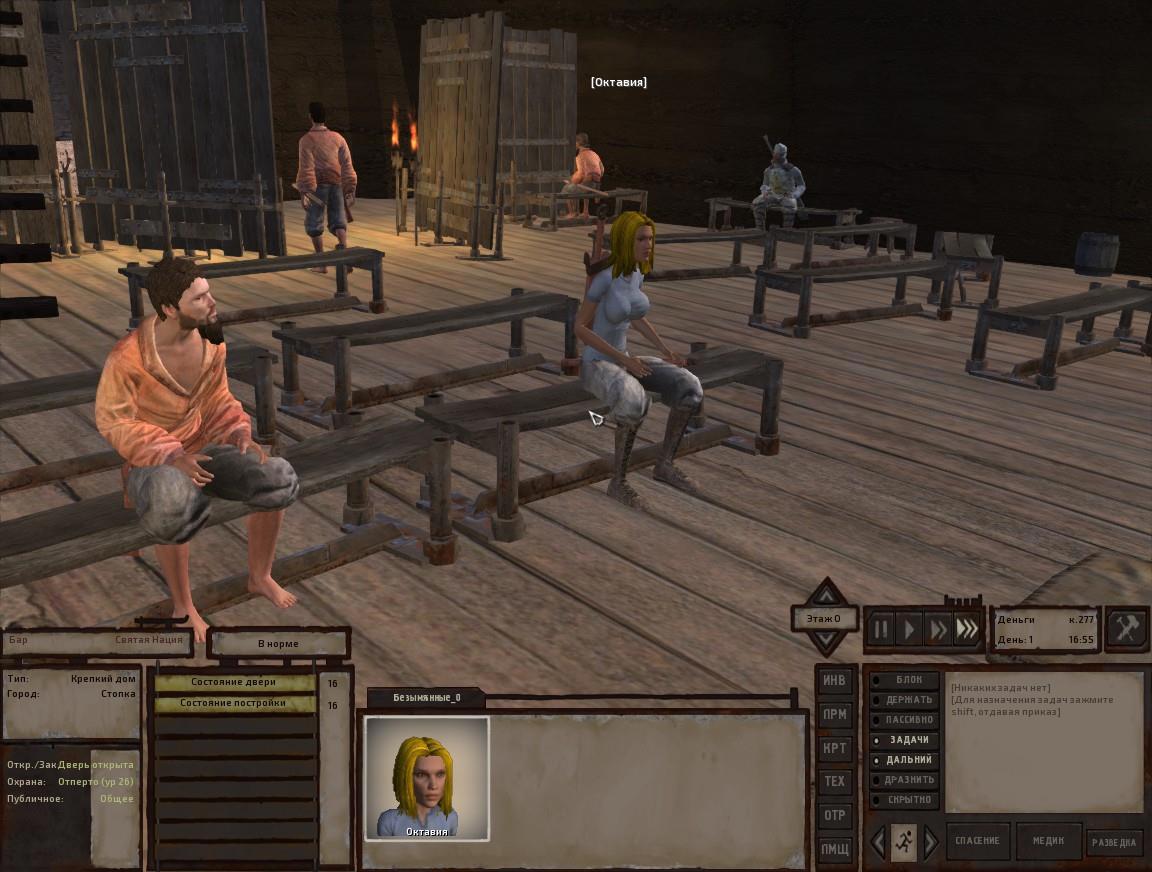
Task: Open the ИНВ inventory panel
Action: [x=834, y=681]
